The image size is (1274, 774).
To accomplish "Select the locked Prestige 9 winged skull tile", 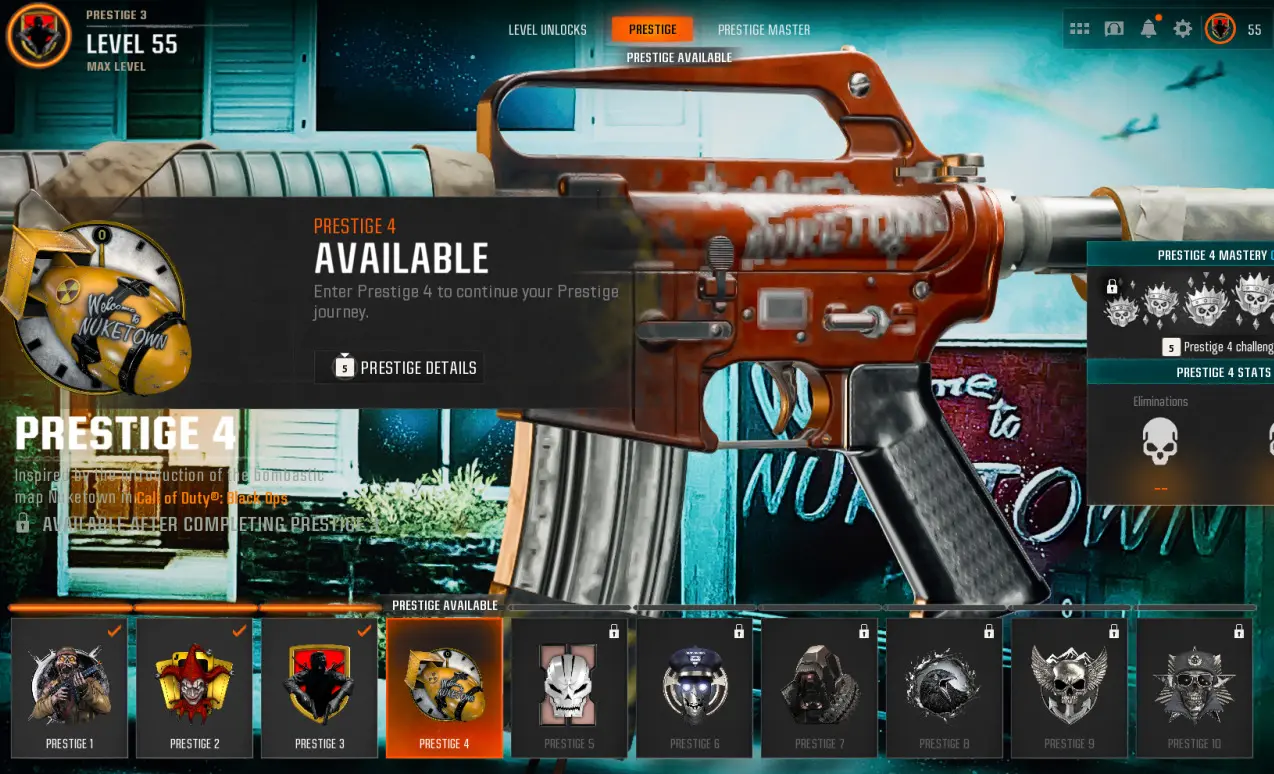I will point(1069,688).
